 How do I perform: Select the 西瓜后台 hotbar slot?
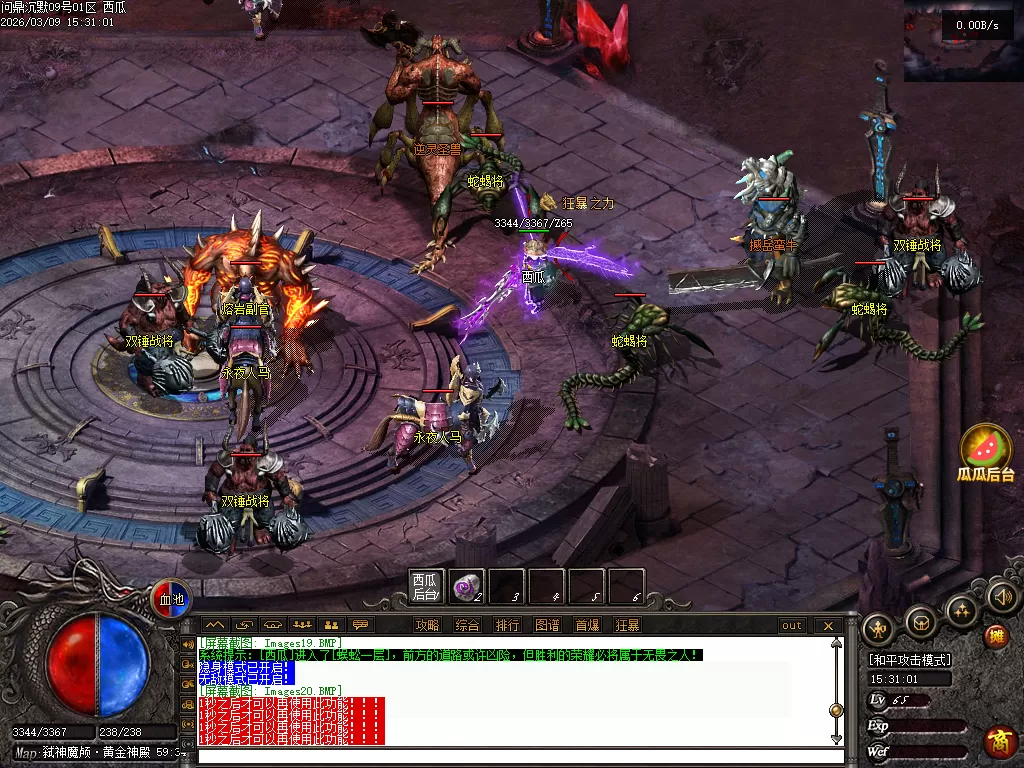tap(426, 587)
